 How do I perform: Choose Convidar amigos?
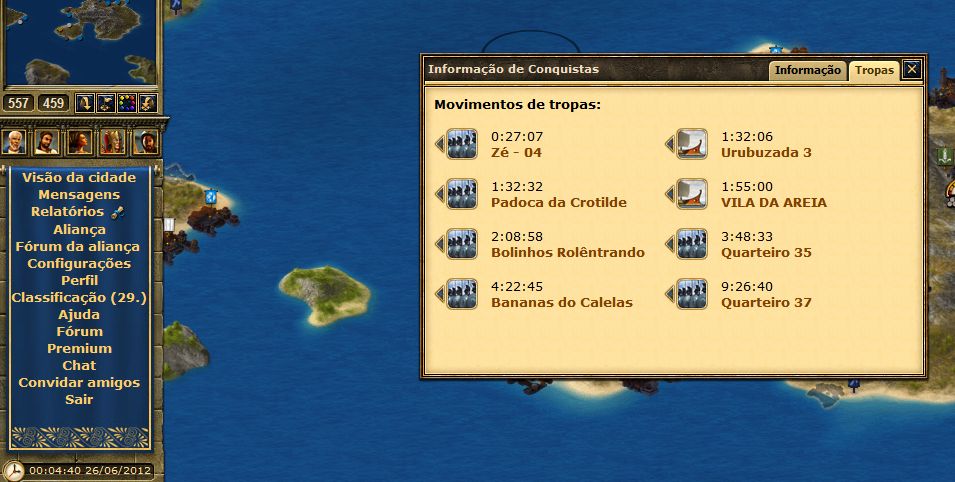(79, 382)
